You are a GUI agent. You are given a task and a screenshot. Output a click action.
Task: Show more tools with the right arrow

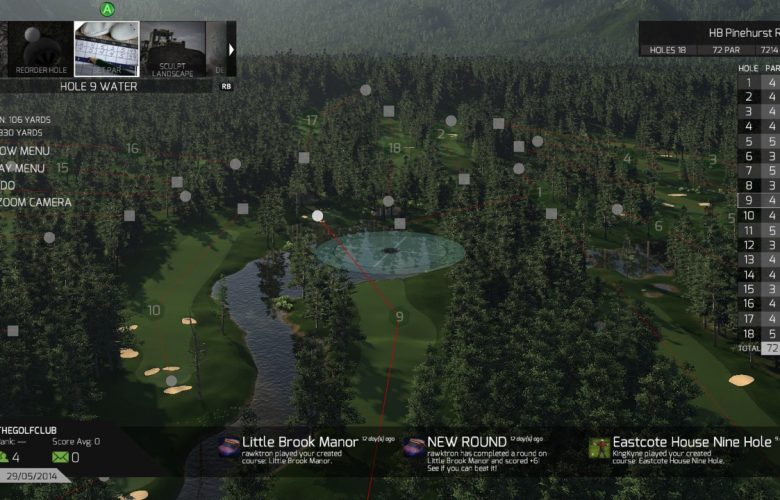pos(232,49)
